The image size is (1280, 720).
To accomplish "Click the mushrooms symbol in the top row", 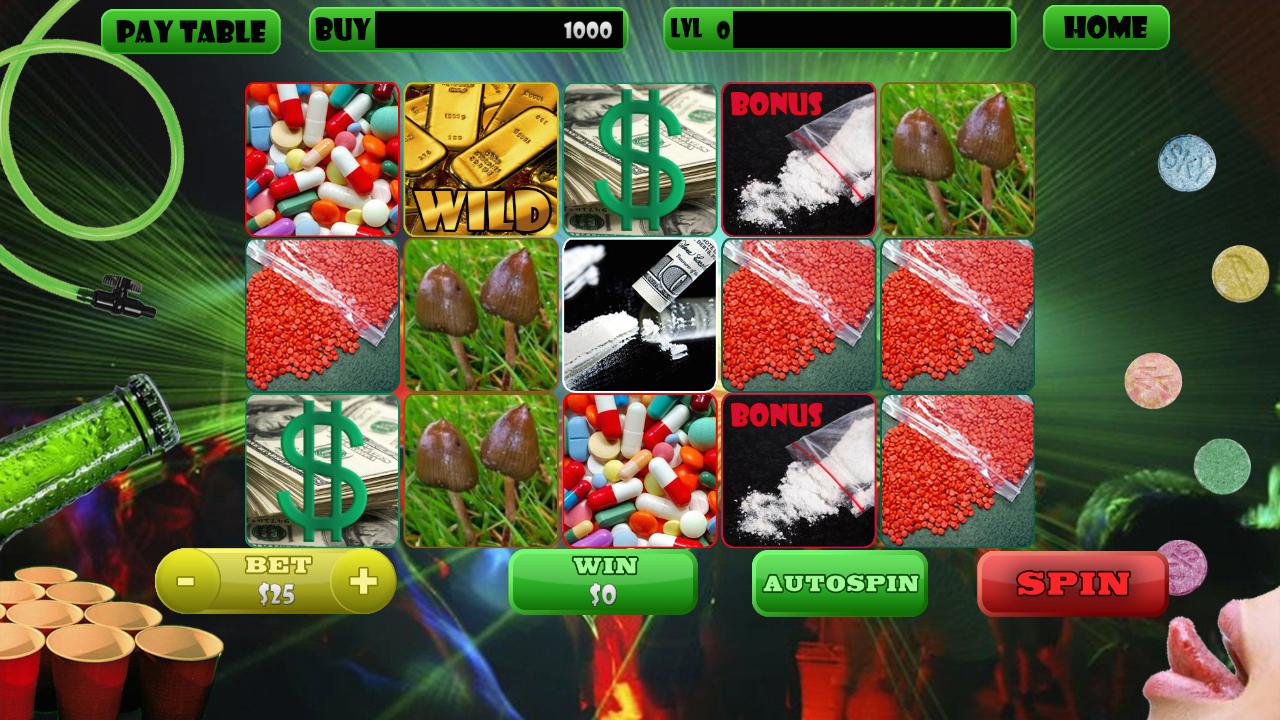I will tap(957, 157).
